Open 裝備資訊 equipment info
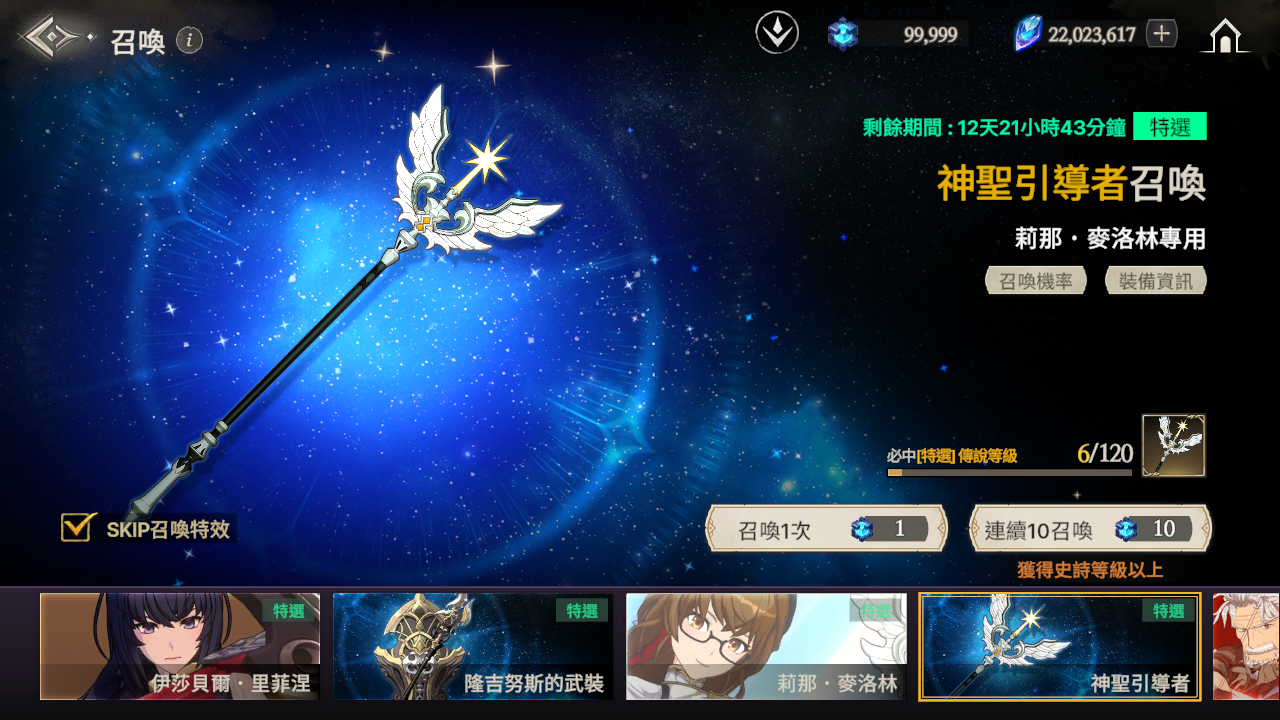The image size is (1280, 720). [1156, 281]
